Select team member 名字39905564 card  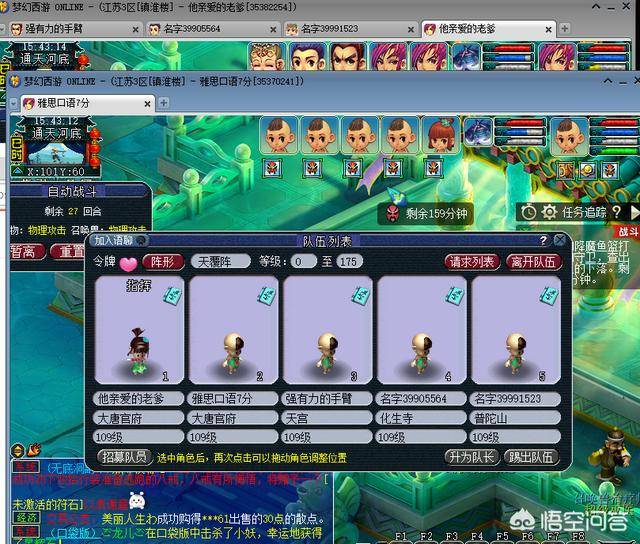pos(422,332)
